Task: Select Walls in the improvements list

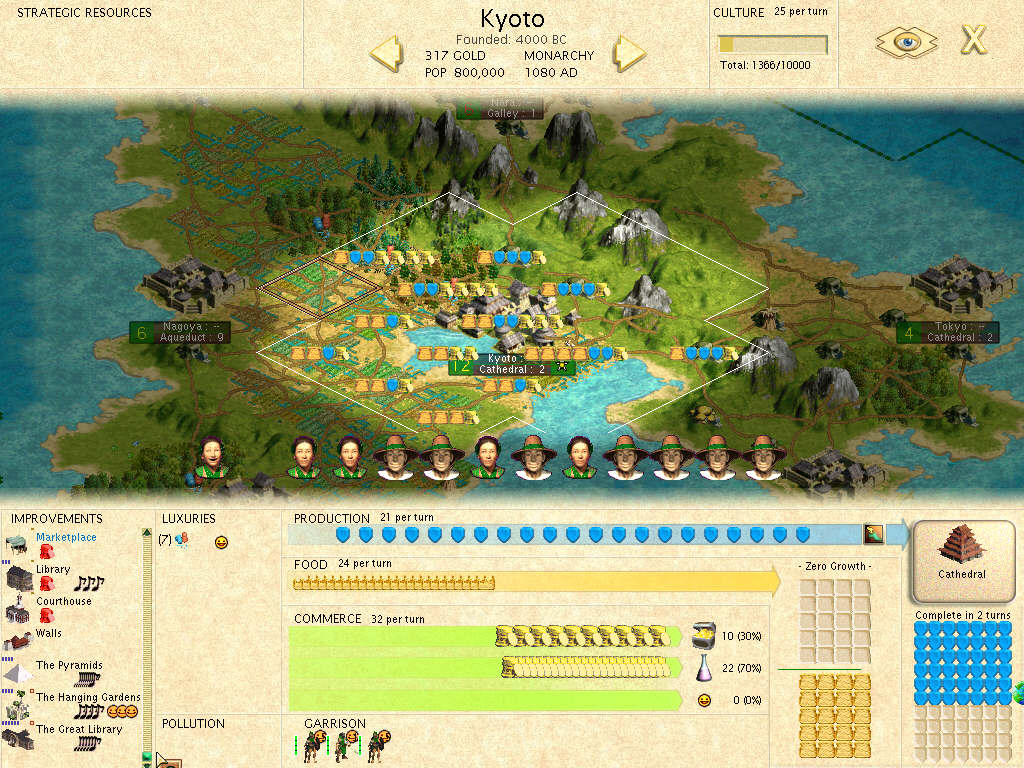Action: [x=48, y=633]
